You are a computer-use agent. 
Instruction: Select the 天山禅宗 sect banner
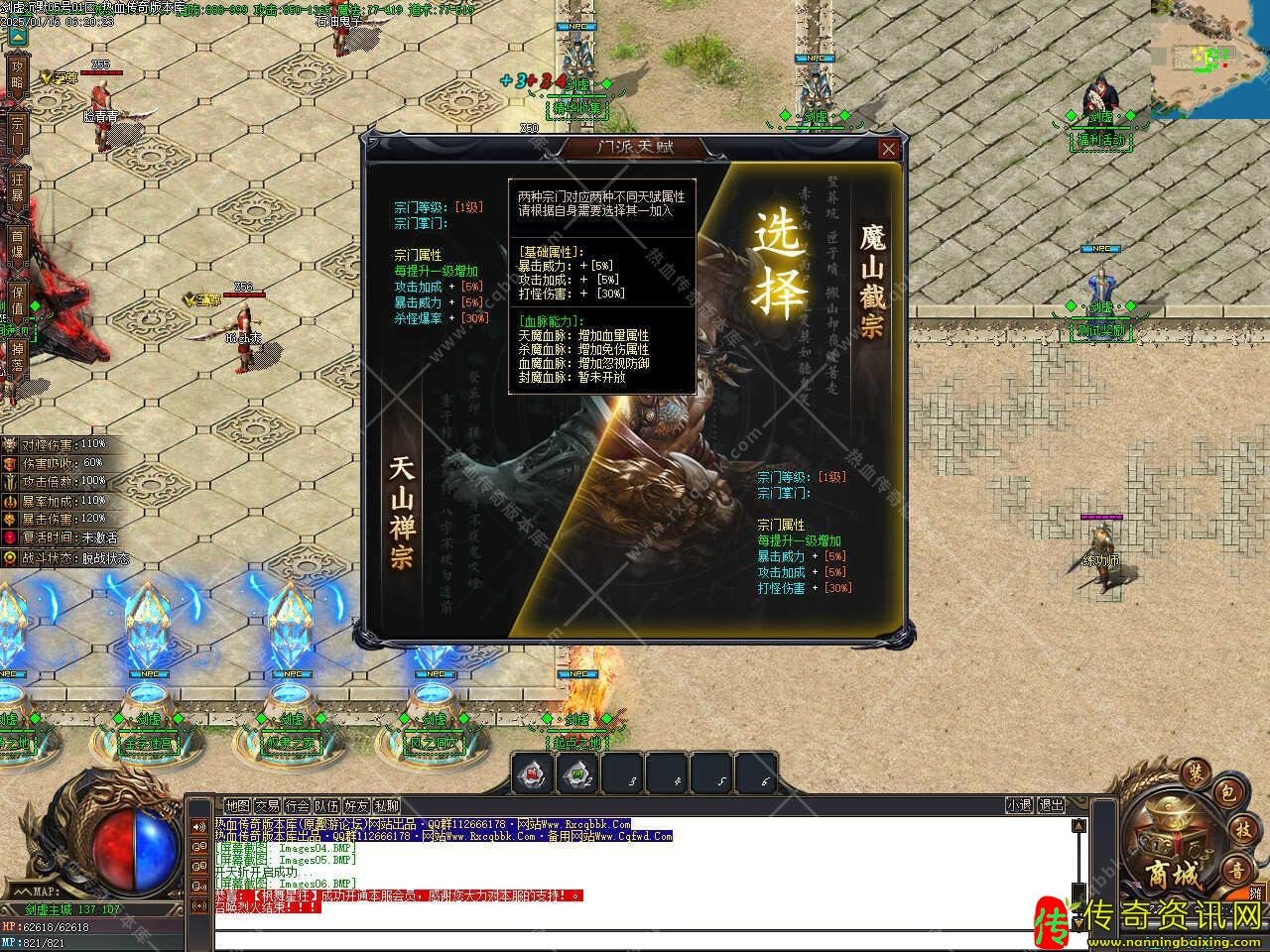401,512
